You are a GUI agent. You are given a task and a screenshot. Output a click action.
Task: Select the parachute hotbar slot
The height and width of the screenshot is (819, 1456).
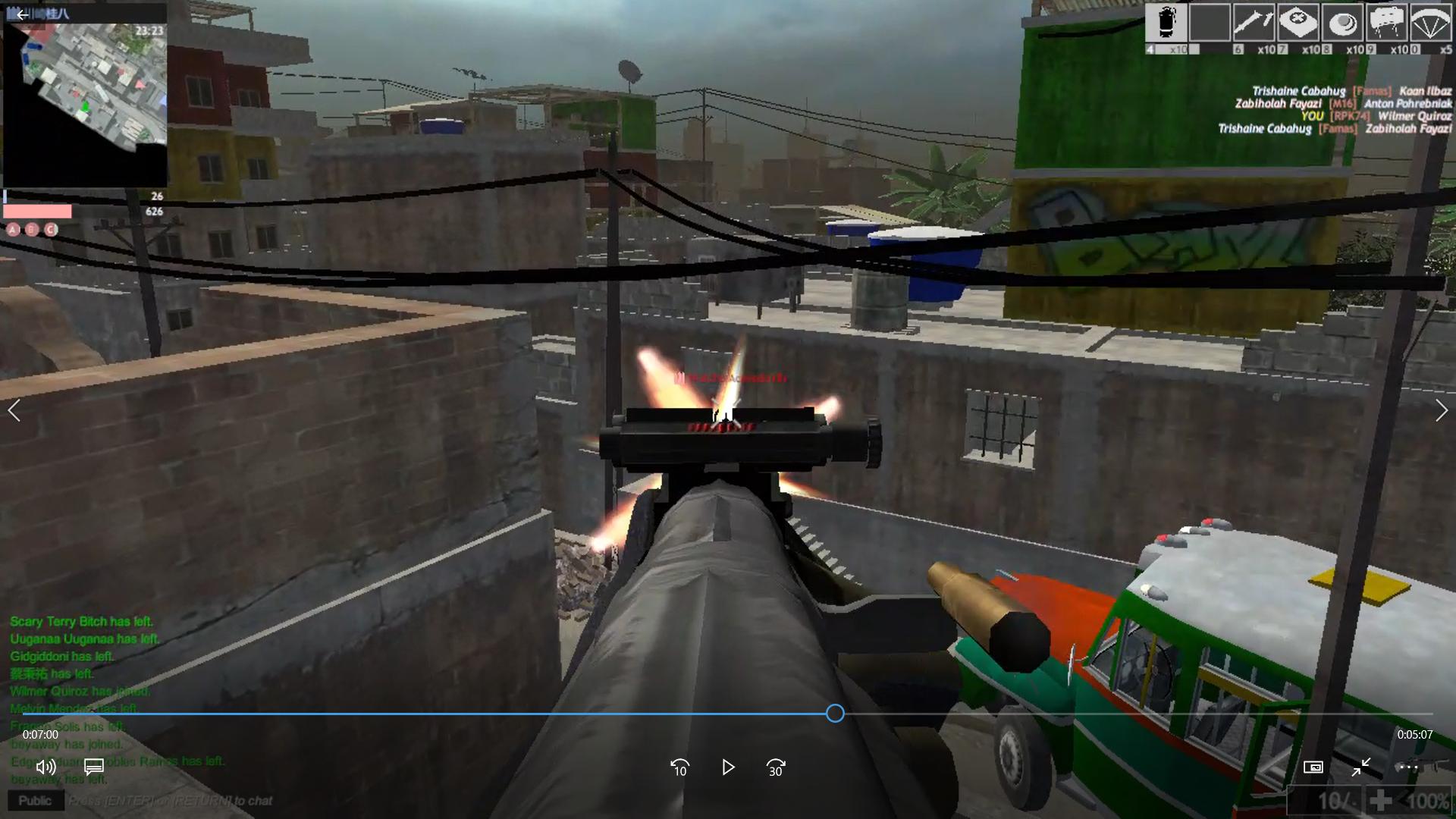coord(1430,23)
